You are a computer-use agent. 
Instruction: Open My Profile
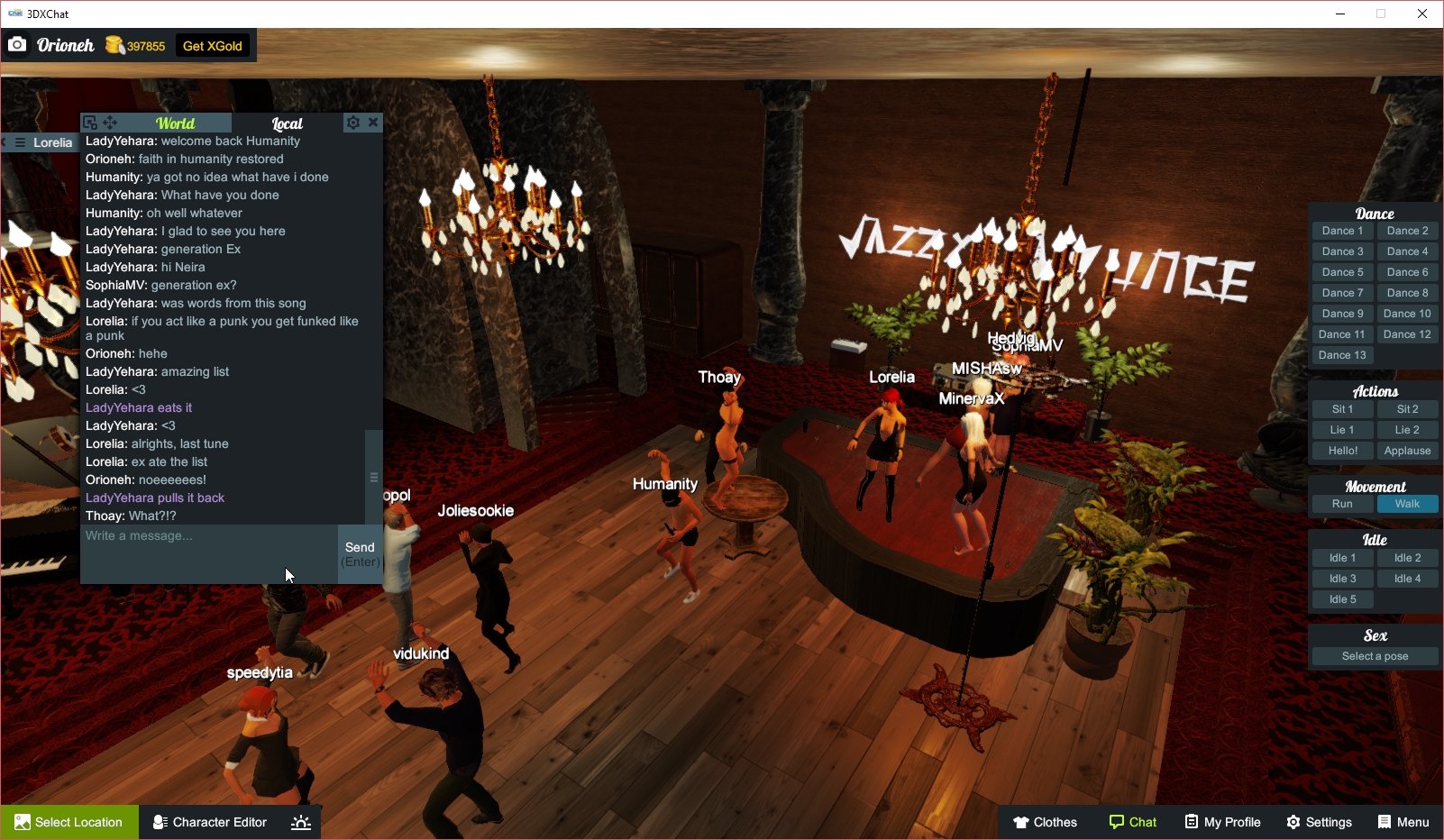pyautogui.click(x=1221, y=821)
